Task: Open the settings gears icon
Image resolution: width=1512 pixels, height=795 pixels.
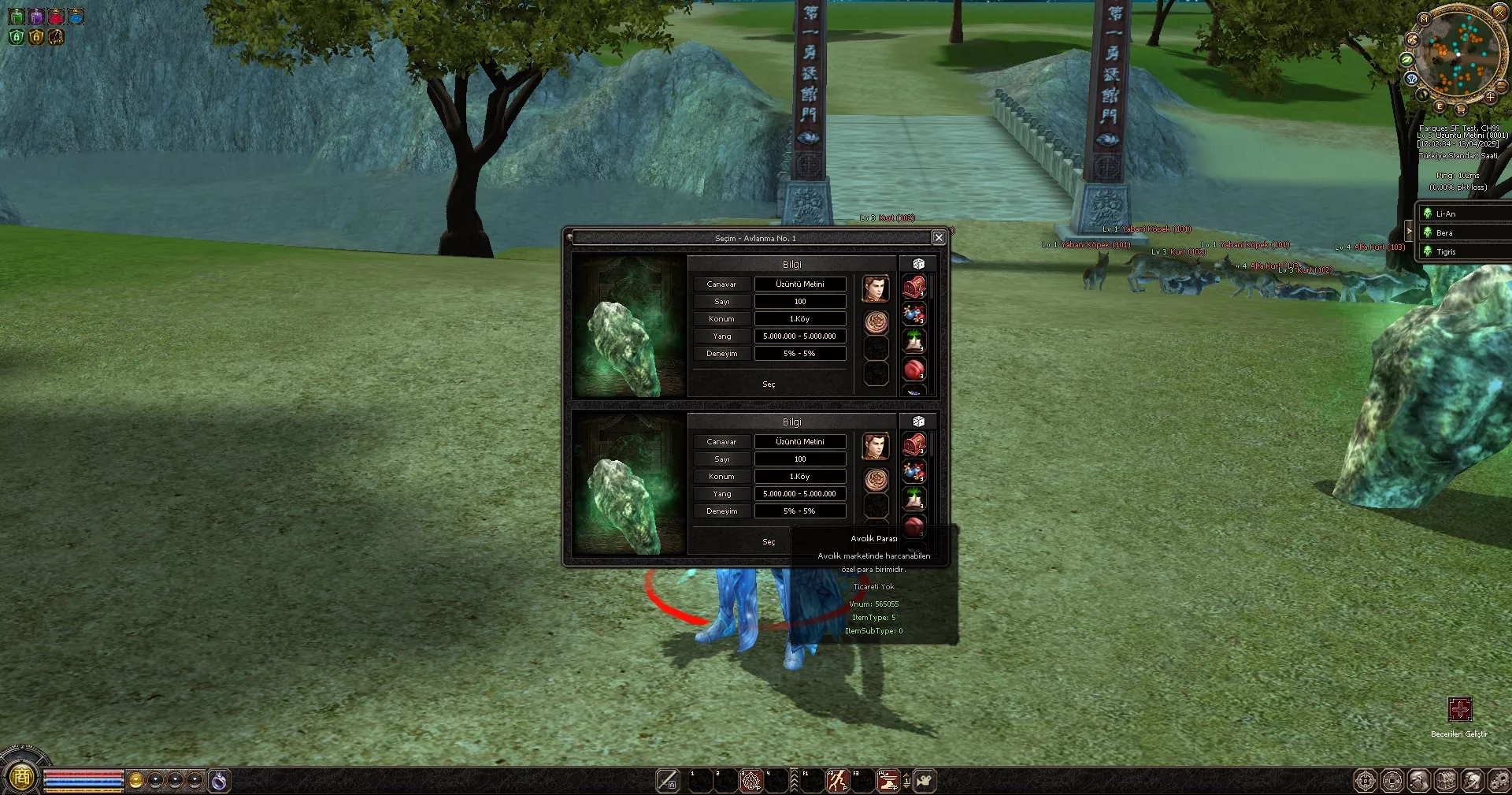Action: (1500, 780)
